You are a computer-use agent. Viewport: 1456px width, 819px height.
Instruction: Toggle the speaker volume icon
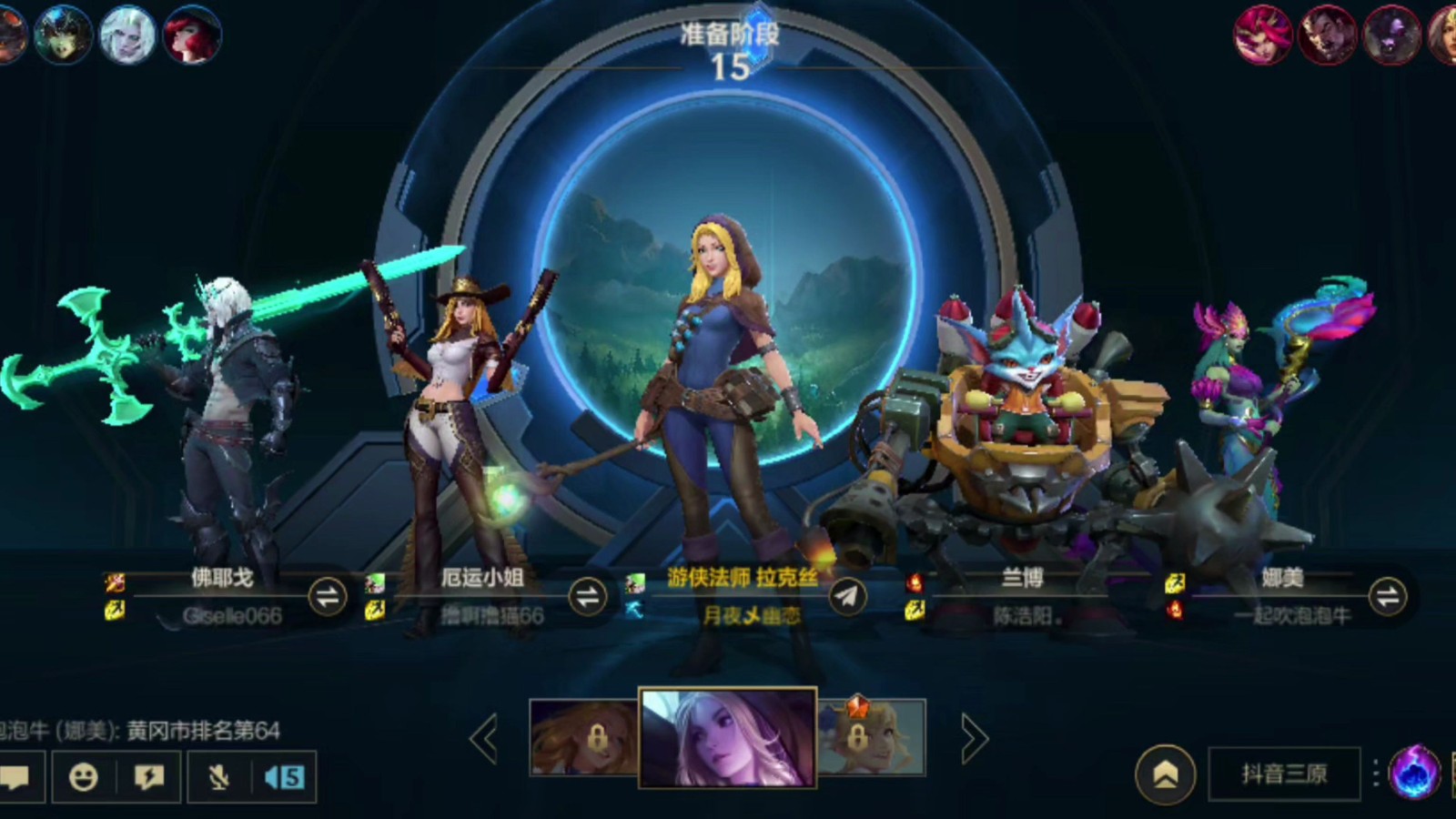284,777
